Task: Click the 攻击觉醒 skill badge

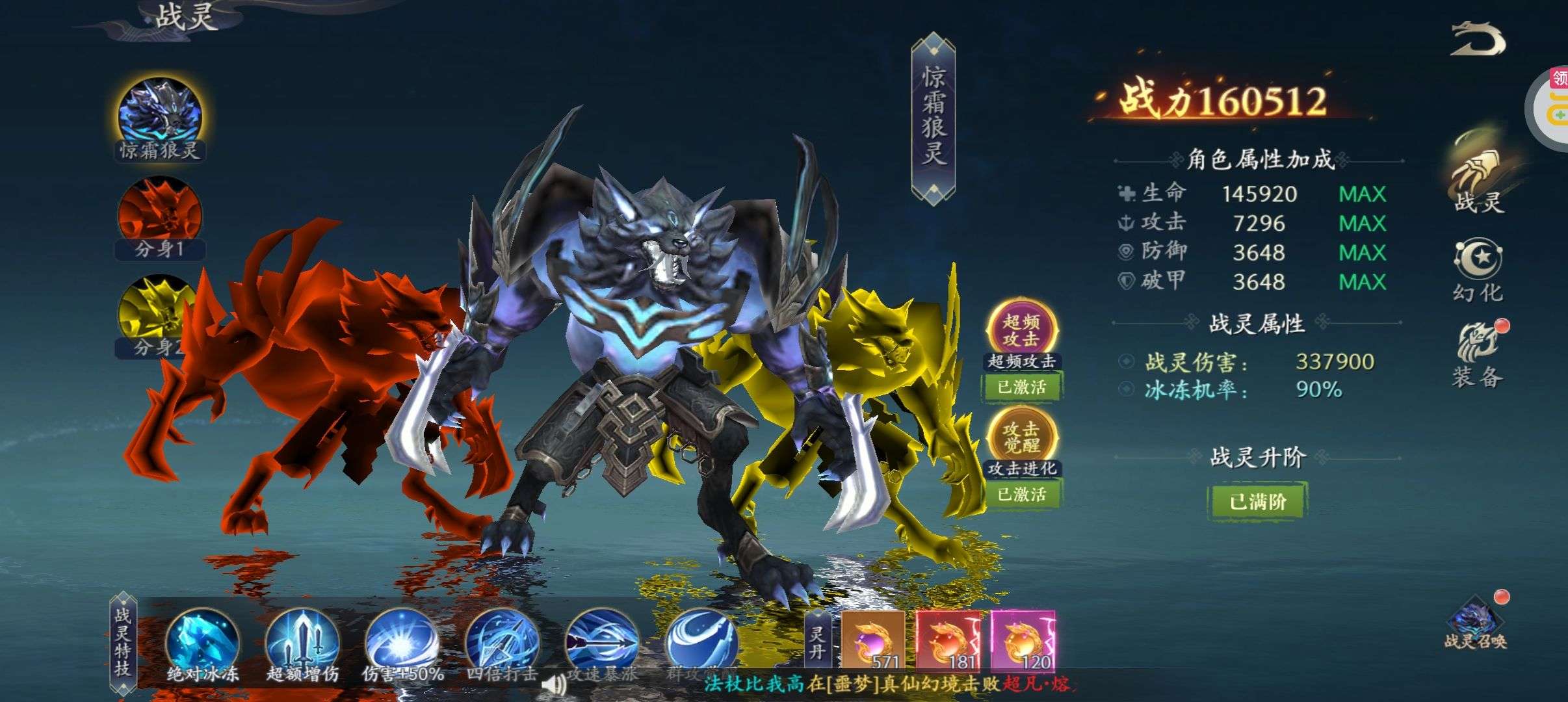Action: [x=1021, y=437]
